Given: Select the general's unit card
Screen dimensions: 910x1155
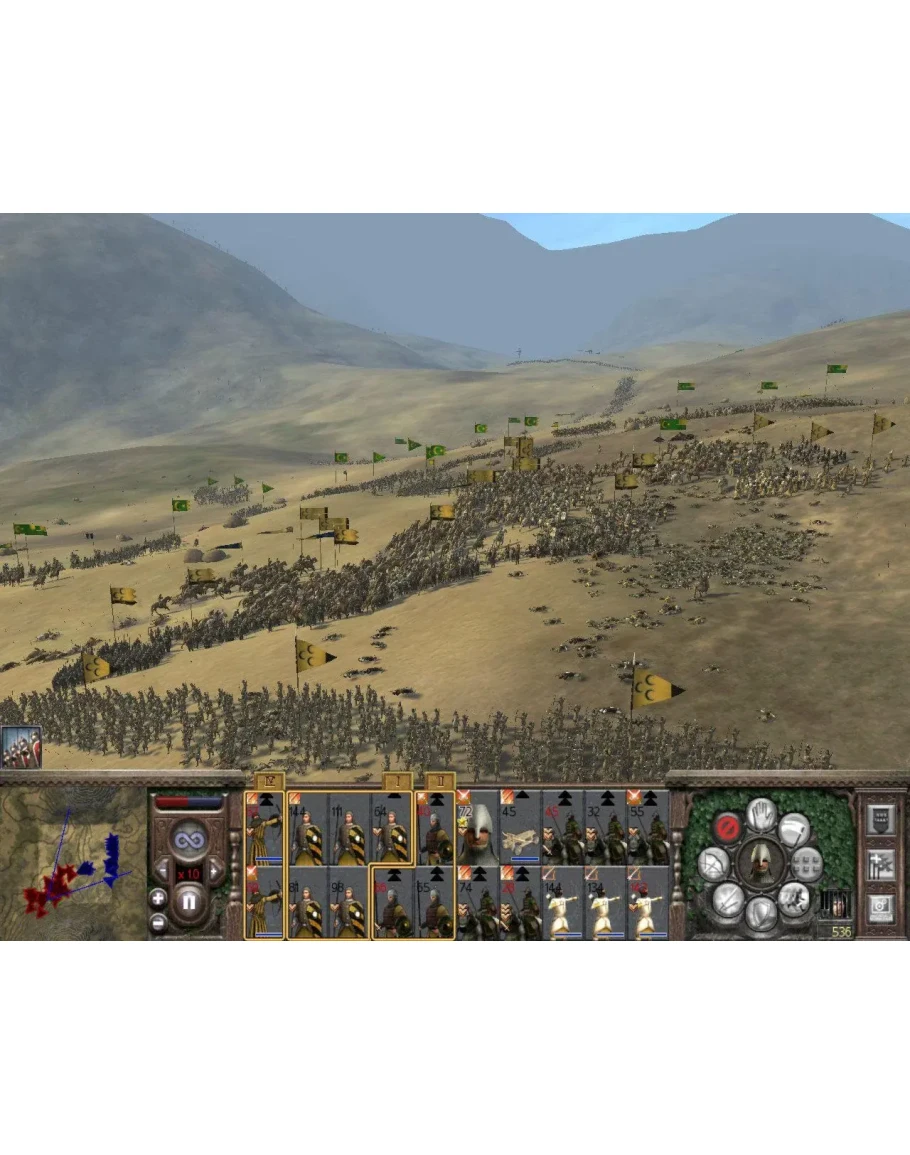Looking at the screenshot, I should (478, 828).
